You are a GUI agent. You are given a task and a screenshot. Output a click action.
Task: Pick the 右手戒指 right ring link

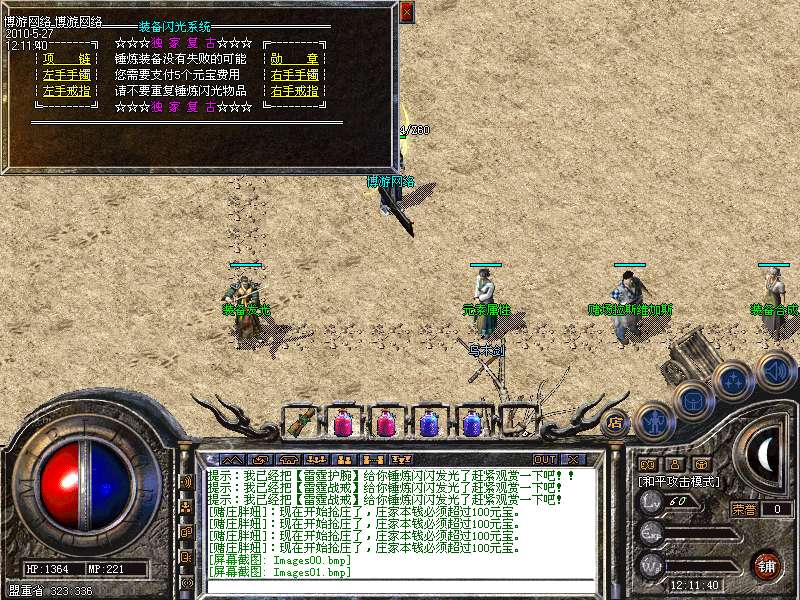[294, 91]
